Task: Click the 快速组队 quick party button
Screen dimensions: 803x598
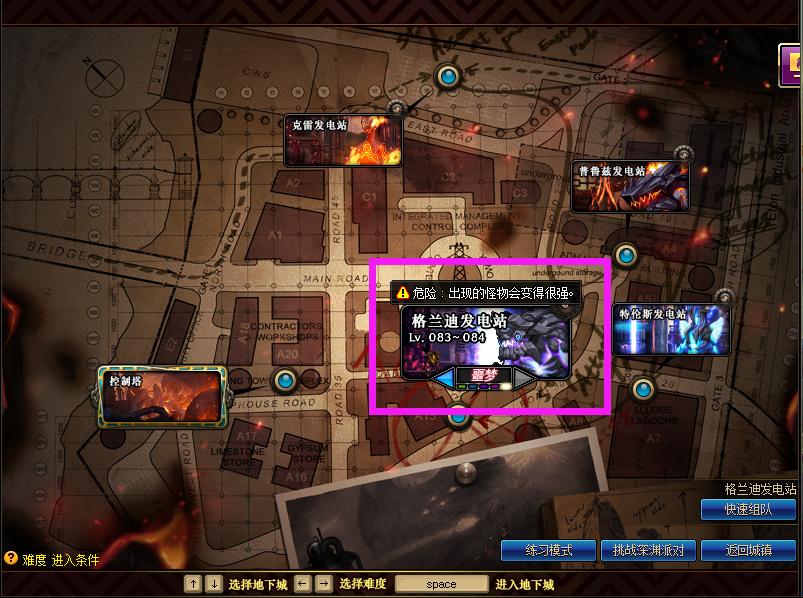Action: tap(748, 510)
